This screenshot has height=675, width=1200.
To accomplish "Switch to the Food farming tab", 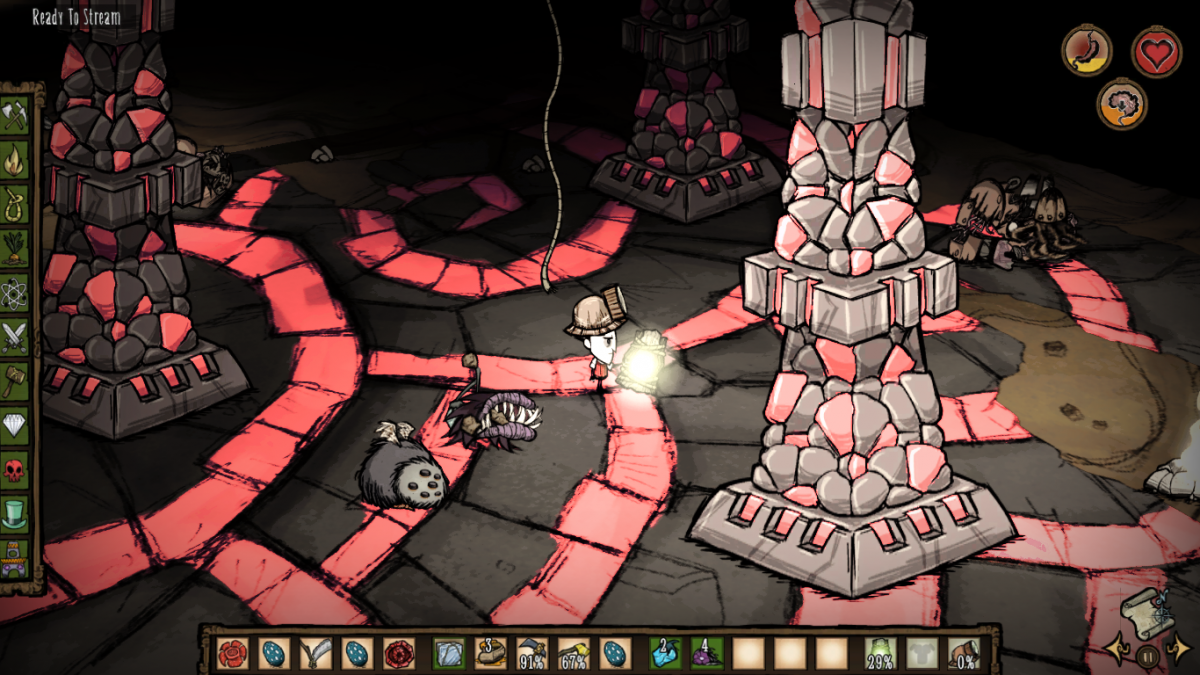I will 15,246.
